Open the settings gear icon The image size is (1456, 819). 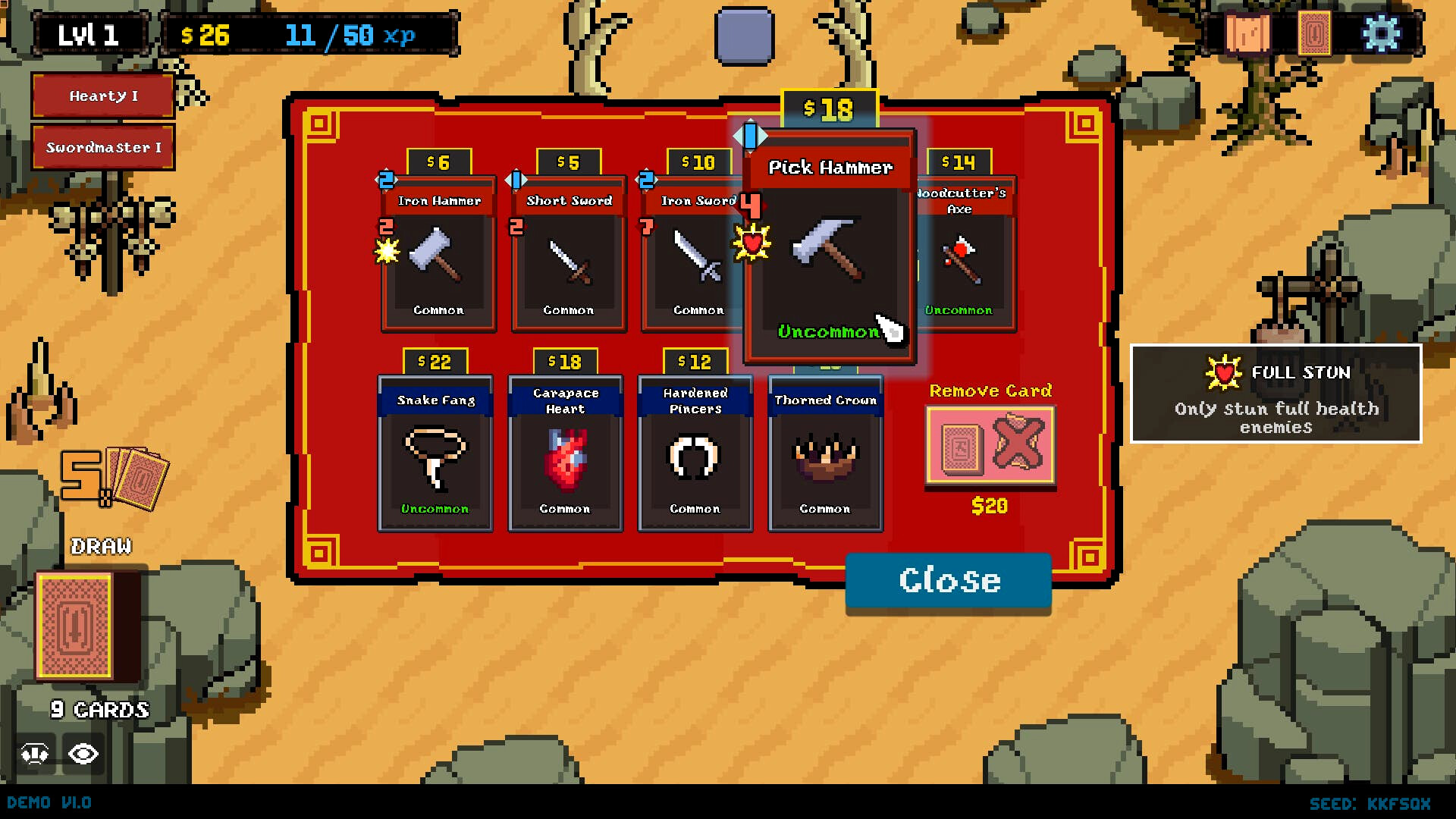pyautogui.click(x=1382, y=32)
